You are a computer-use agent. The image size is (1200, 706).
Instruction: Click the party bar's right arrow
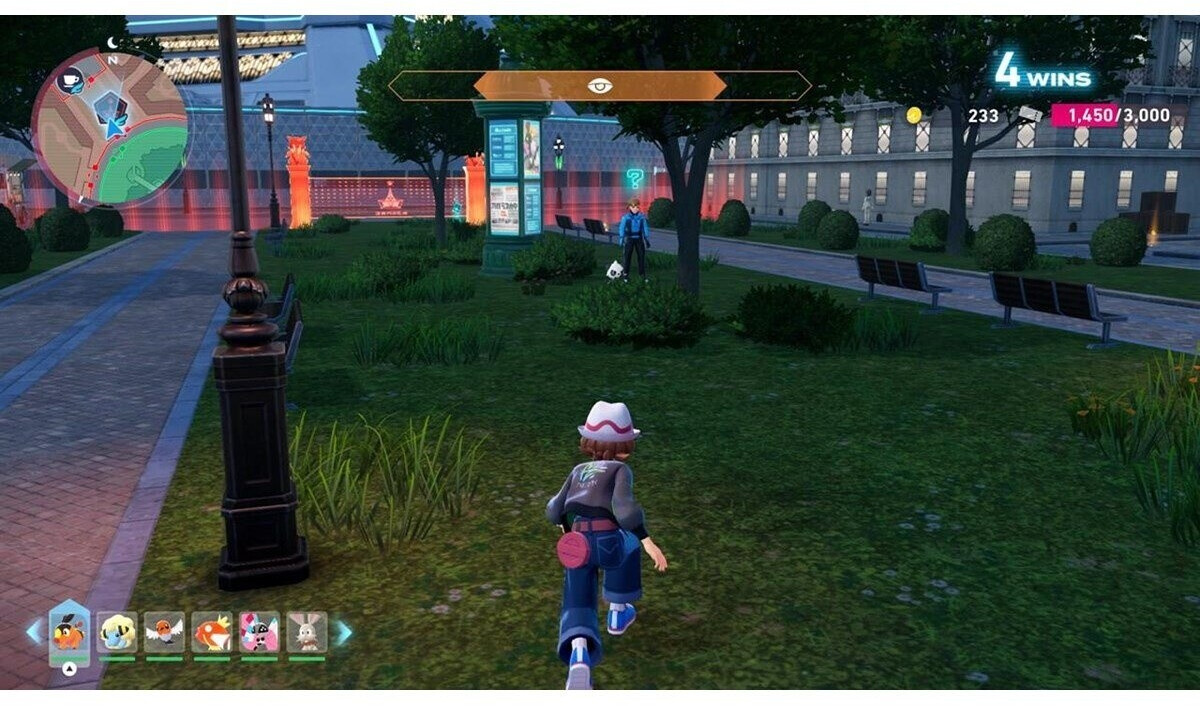[x=343, y=632]
